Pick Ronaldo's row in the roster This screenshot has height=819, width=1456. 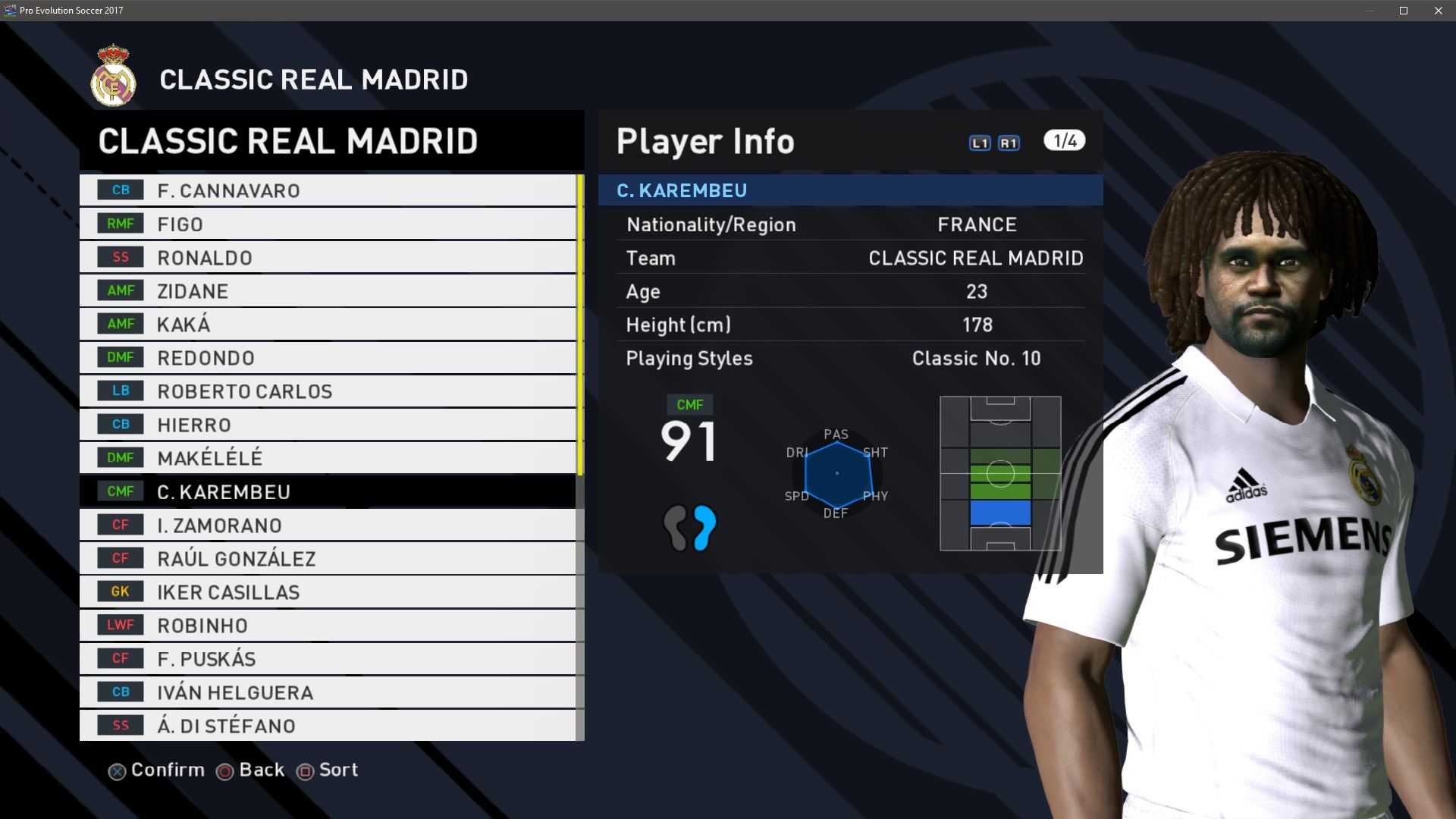(327, 257)
